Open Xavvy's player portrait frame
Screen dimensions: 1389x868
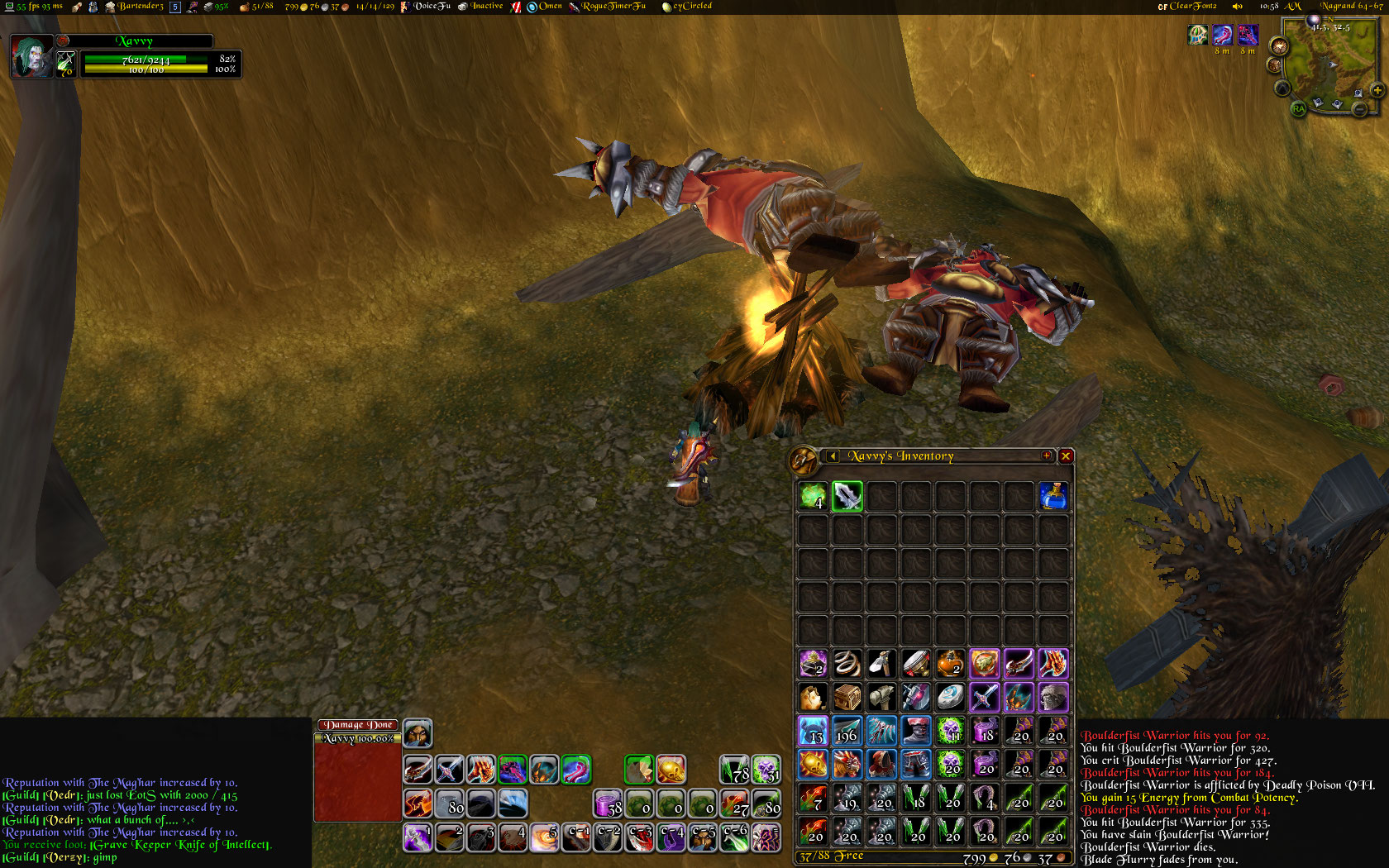point(31,56)
